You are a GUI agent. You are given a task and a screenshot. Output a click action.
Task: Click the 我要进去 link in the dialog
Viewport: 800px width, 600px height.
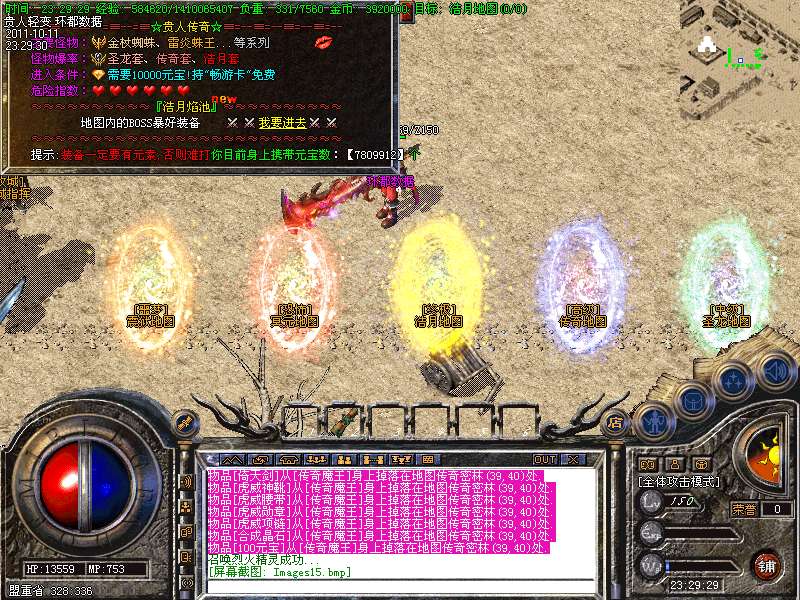click(268, 122)
